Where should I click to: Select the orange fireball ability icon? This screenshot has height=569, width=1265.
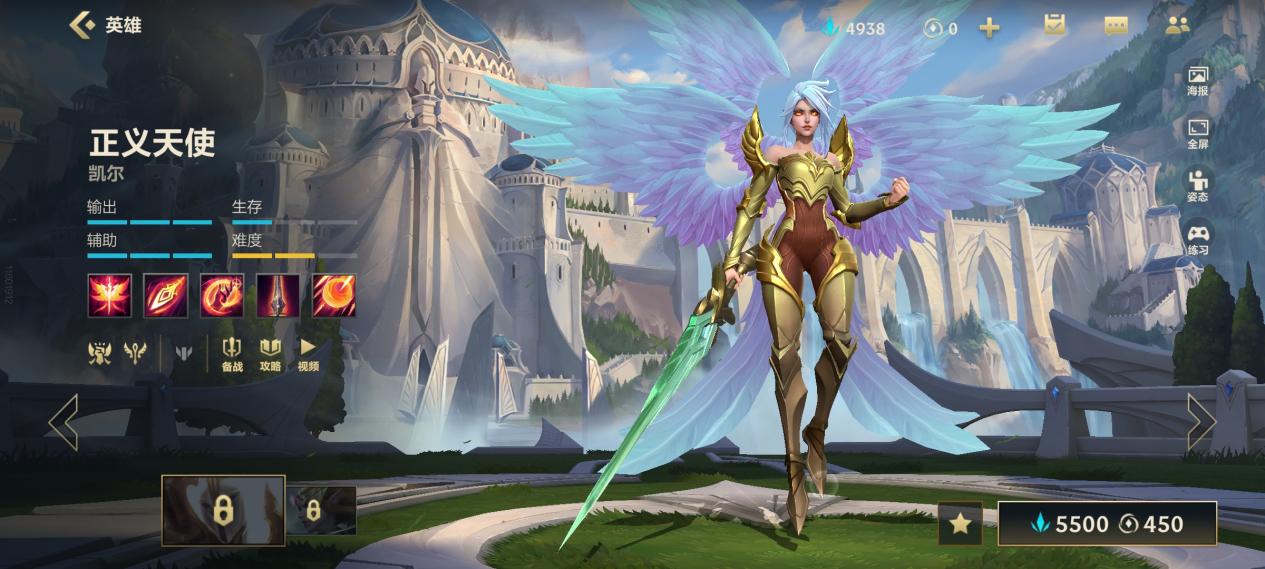[x=334, y=295]
